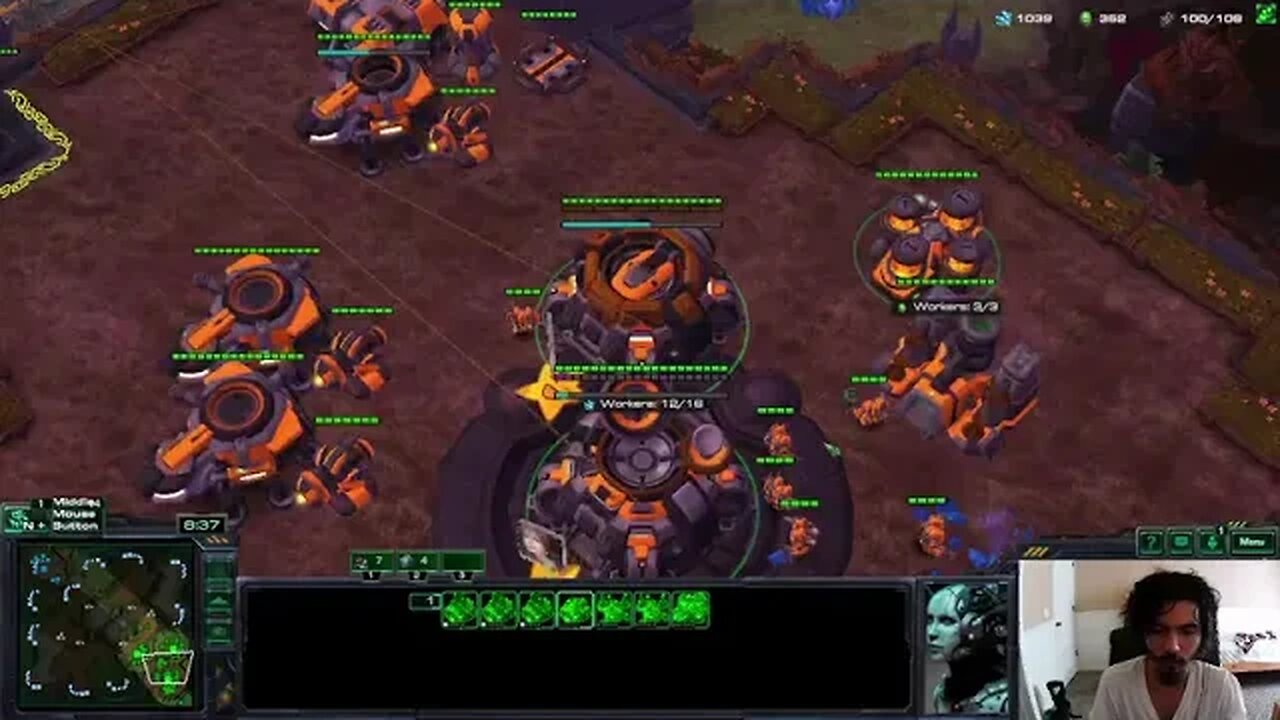Open the social button with notification badge
The height and width of the screenshot is (720, 1280).
click(1213, 543)
